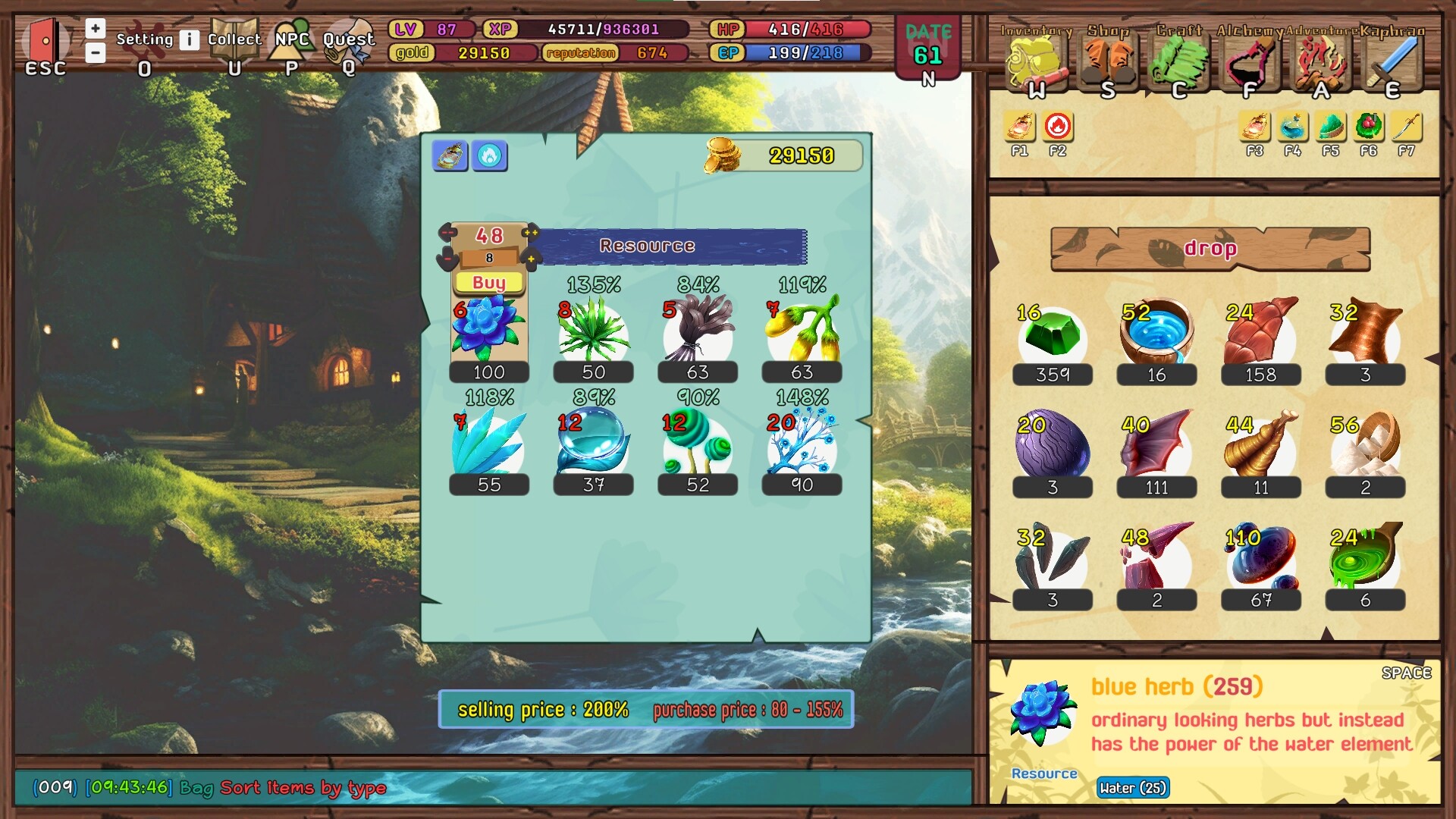Toggle the blue flame icon in the shop window
The height and width of the screenshot is (819, 1456).
tap(490, 157)
